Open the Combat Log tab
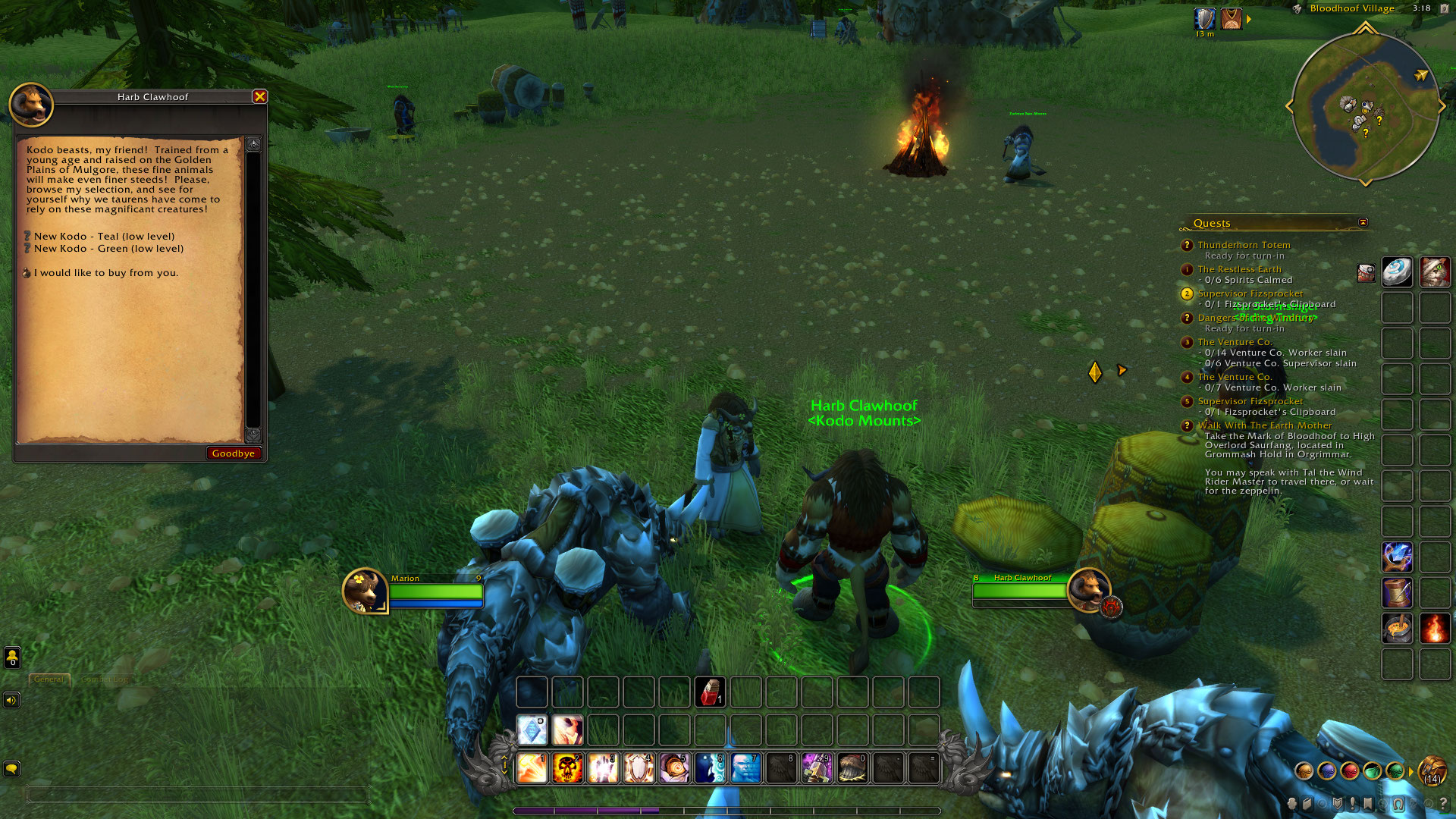This screenshot has height=819, width=1456. tap(106, 680)
